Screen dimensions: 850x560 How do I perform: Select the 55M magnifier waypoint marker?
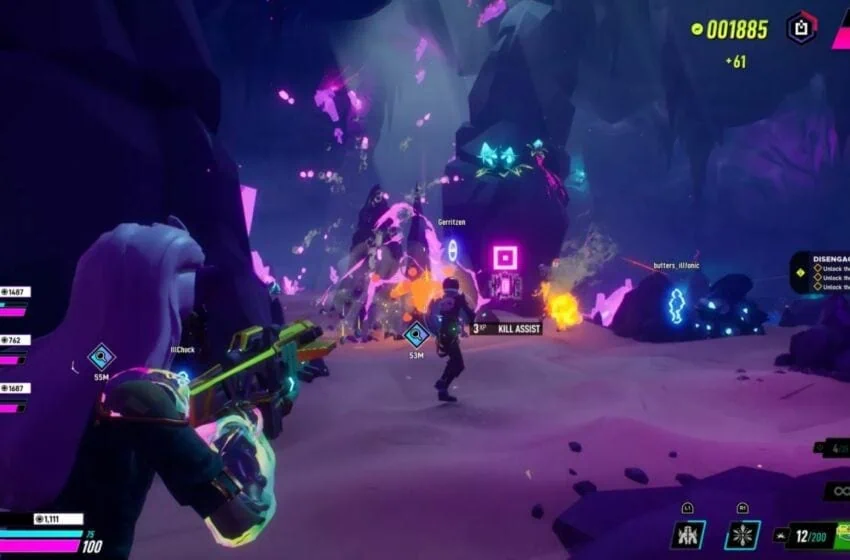point(101,356)
